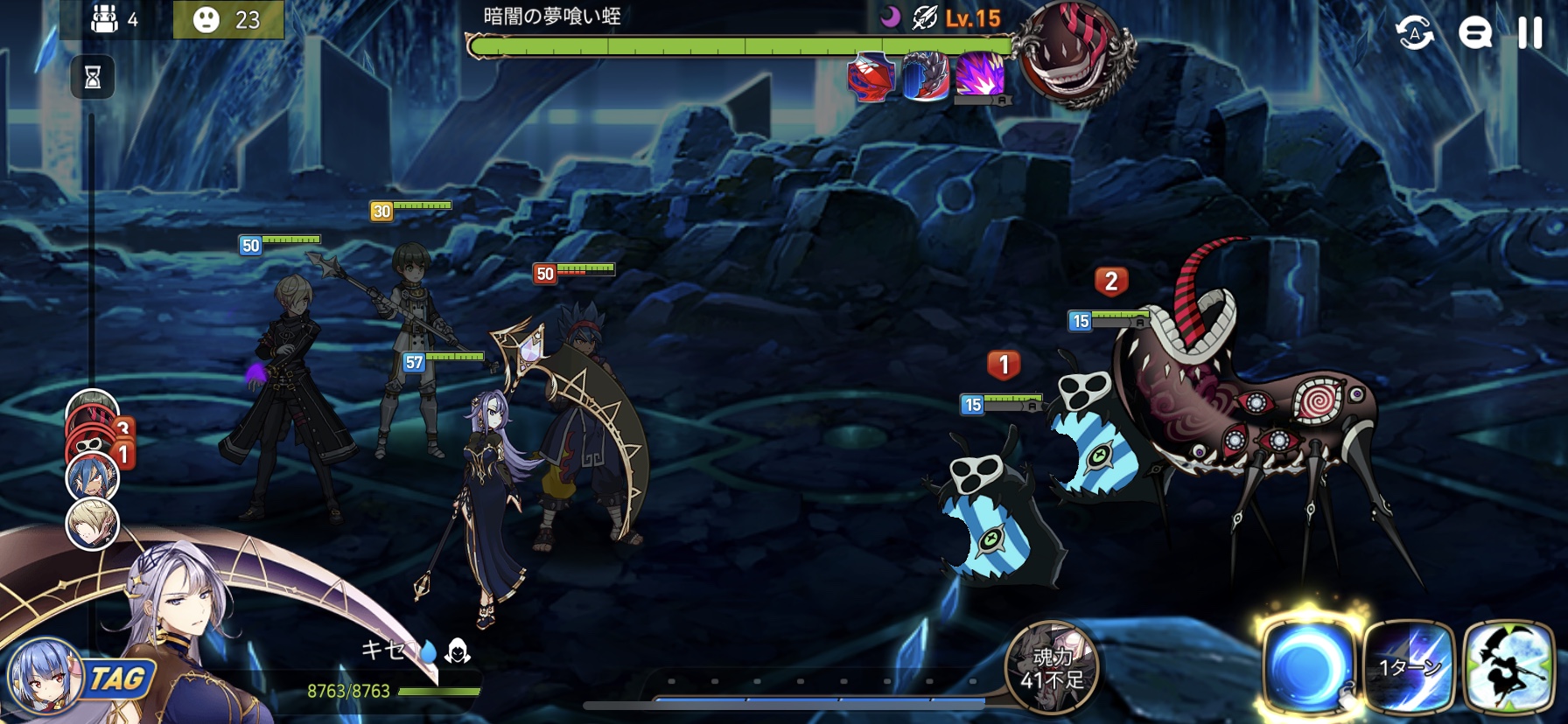Viewport: 1568px width, 724px height.
Task: Tap the smiley face counter showing 23
Action: 227,19
